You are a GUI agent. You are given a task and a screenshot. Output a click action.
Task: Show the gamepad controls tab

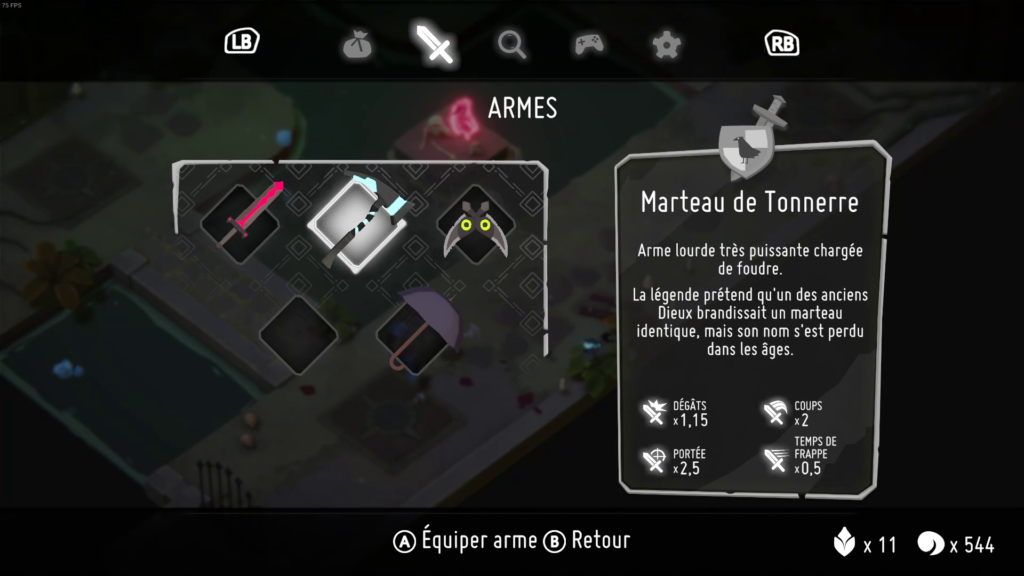[x=588, y=44]
